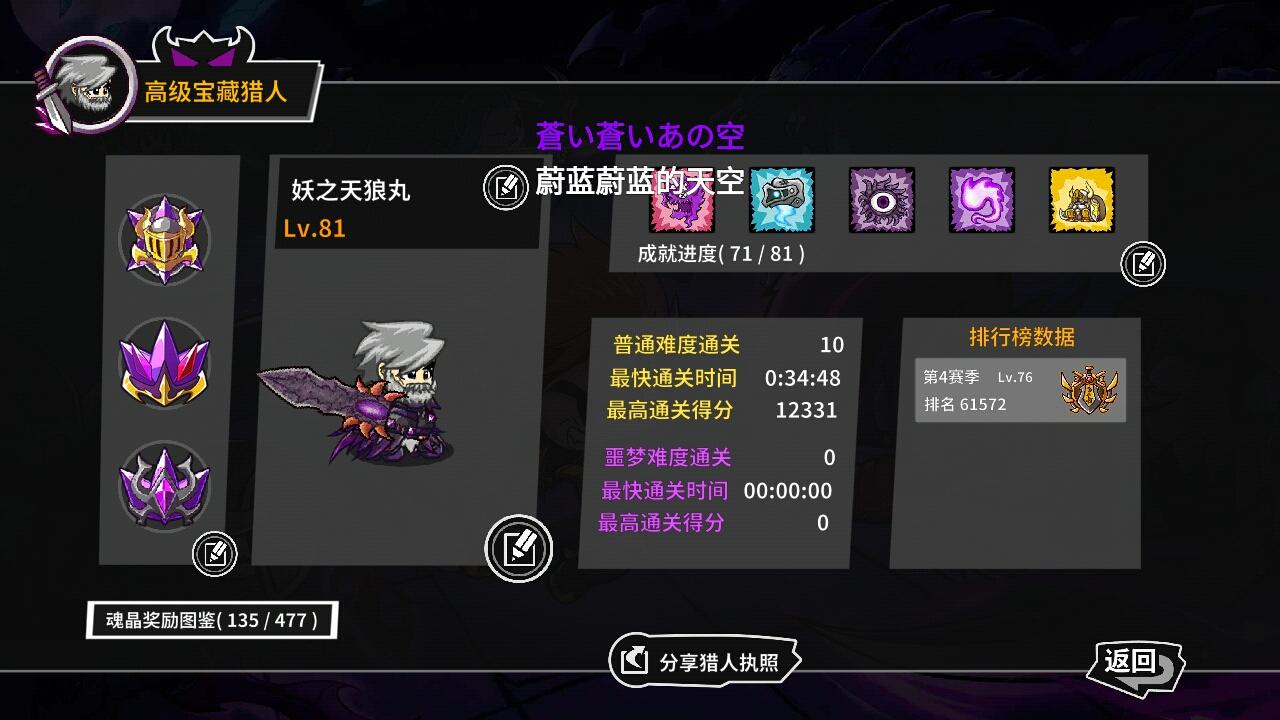The width and height of the screenshot is (1280, 720).
Task: Select the purple beast claw achievement badge
Action: pos(681,200)
